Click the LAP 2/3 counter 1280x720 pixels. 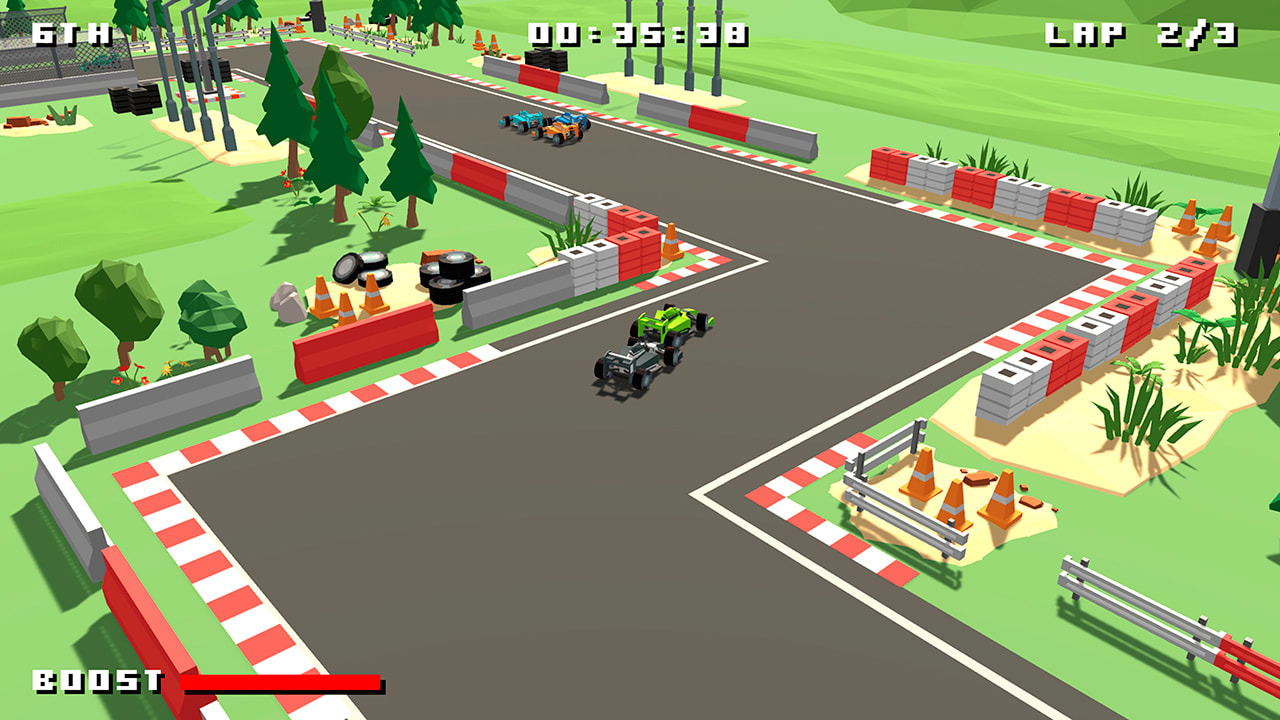click(1140, 30)
